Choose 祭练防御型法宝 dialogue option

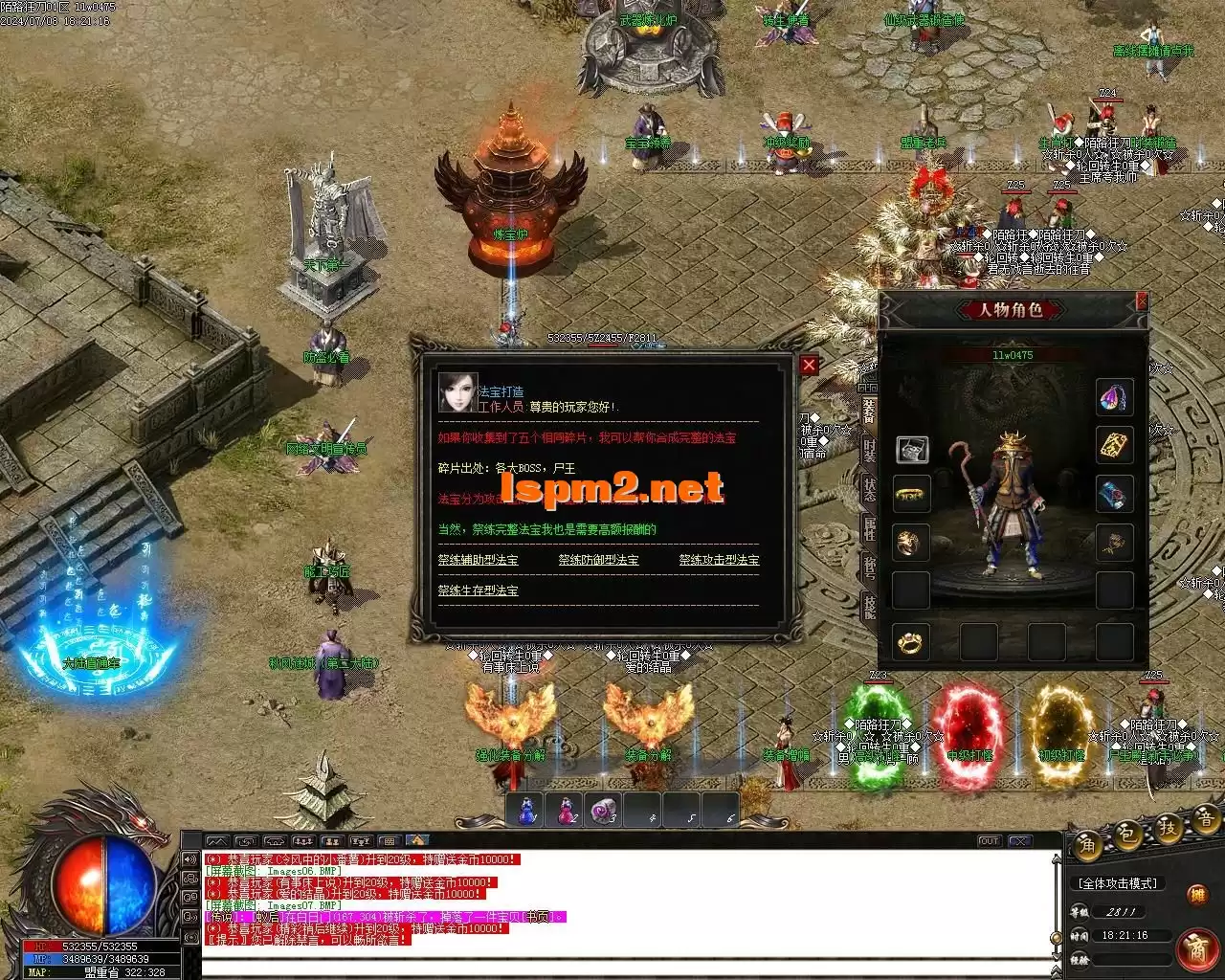pyautogui.click(x=598, y=560)
